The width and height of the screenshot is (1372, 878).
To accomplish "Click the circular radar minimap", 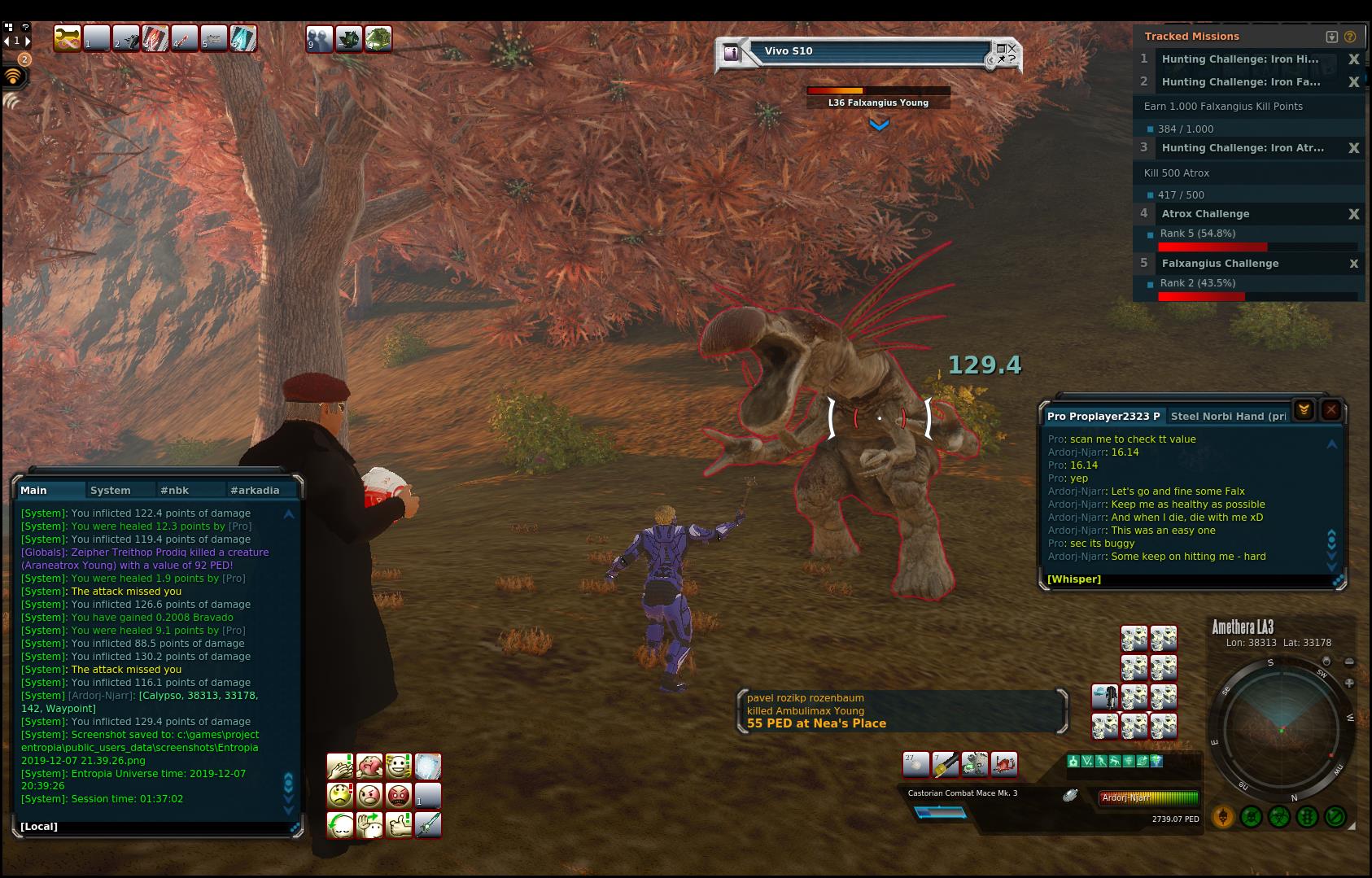I will (x=1282, y=724).
